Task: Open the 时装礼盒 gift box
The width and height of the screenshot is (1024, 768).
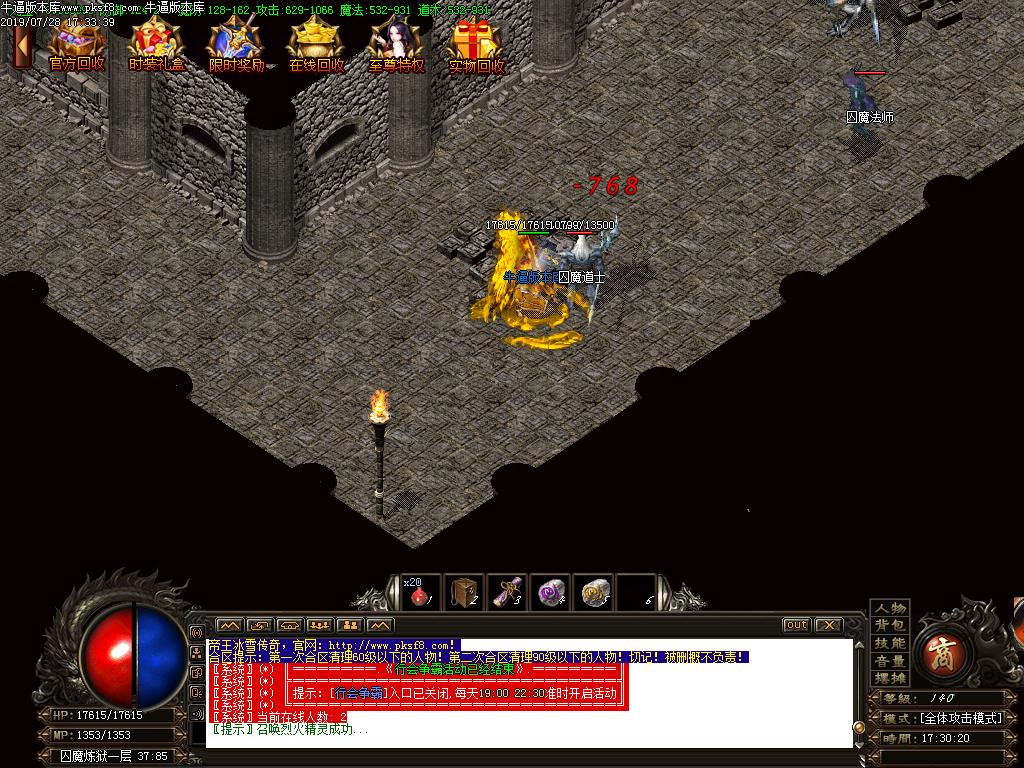Action: [x=157, y=45]
